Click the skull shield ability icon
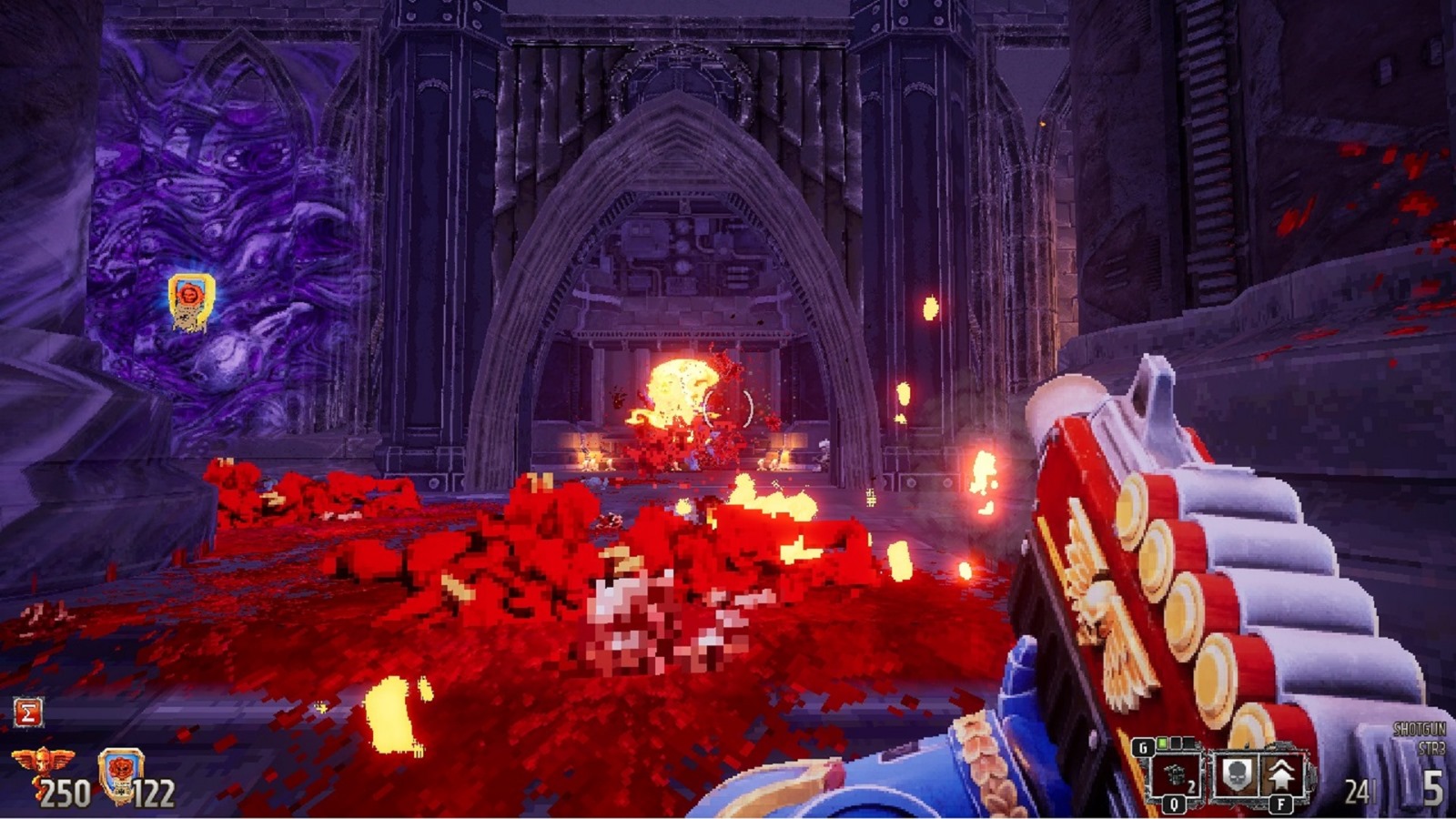The height and width of the screenshot is (819, 1456). tap(1236, 775)
